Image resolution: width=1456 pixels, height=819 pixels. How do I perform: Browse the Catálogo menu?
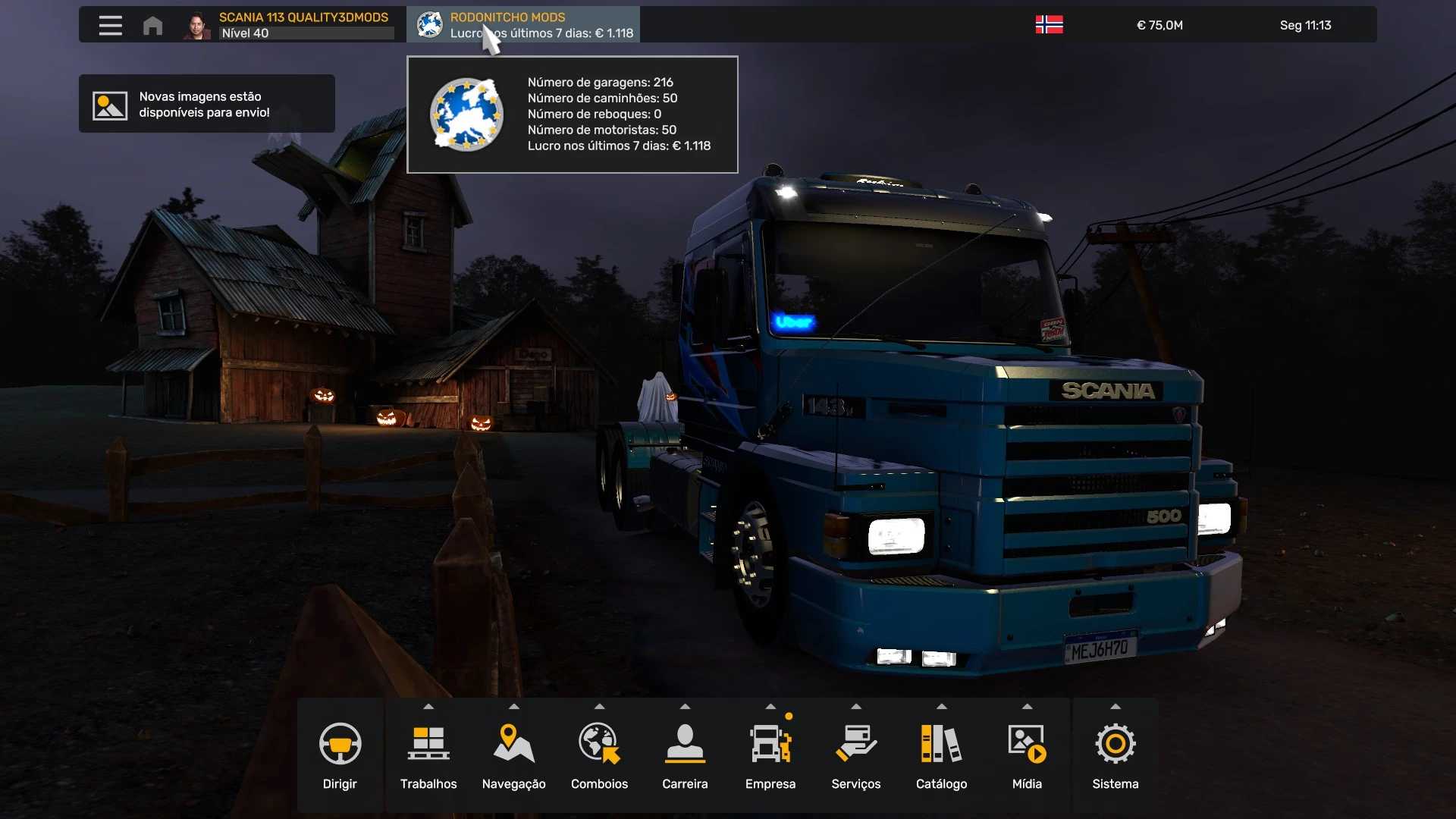(x=941, y=756)
